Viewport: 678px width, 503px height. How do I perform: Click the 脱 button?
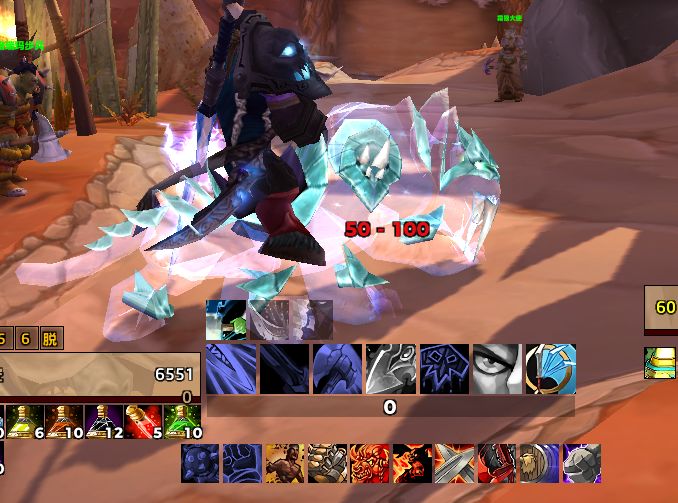pyautogui.click(x=50, y=338)
